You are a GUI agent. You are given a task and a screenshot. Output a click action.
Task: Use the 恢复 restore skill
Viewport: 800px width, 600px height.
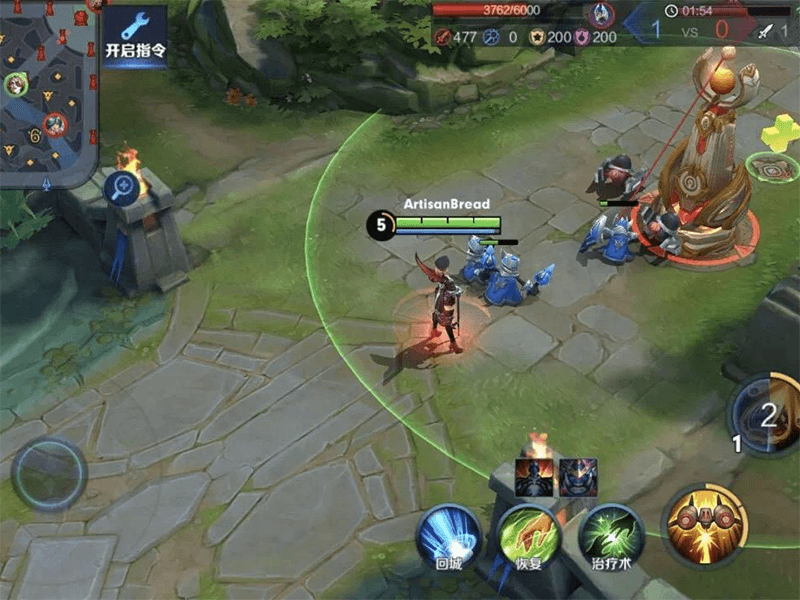coord(529,535)
